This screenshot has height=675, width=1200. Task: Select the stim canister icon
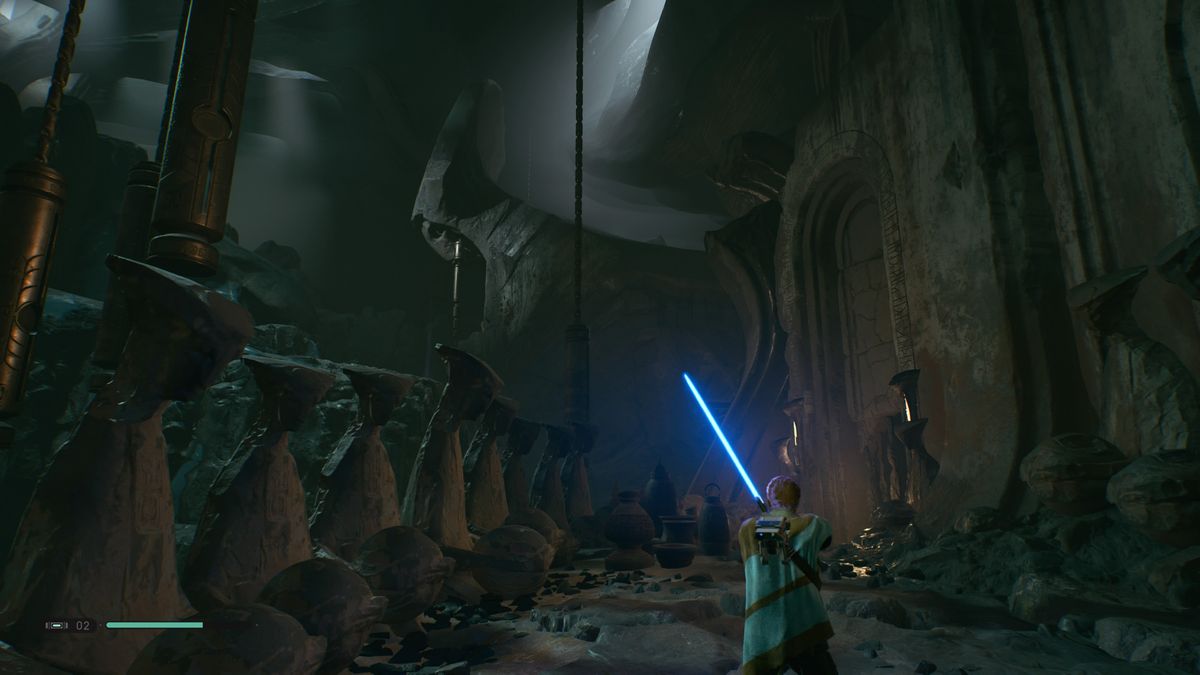coord(57,625)
